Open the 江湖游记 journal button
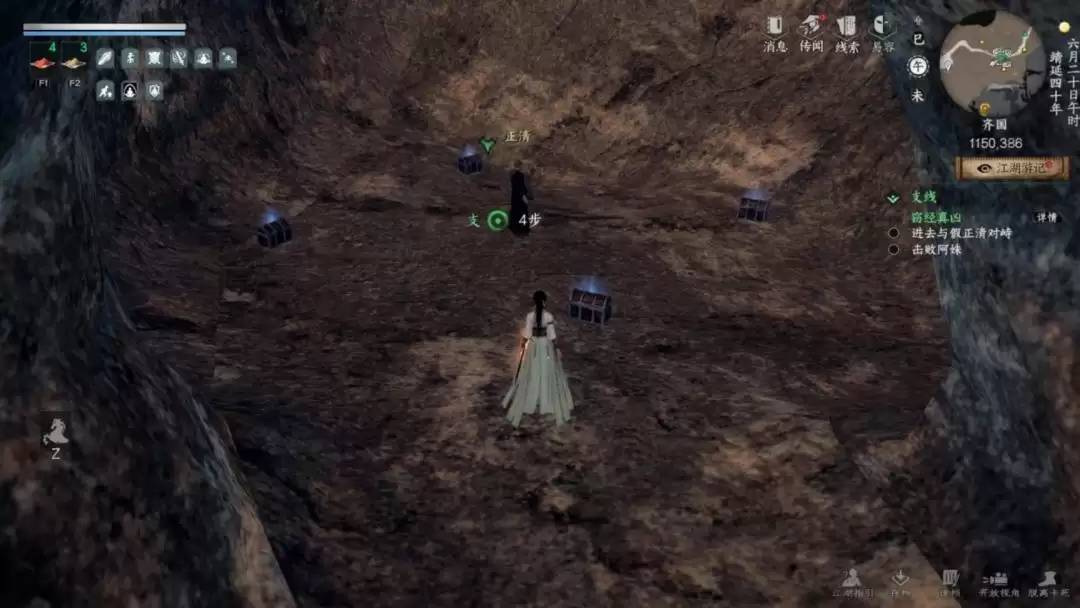The image size is (1080, 608). [x=1012, y=168]
